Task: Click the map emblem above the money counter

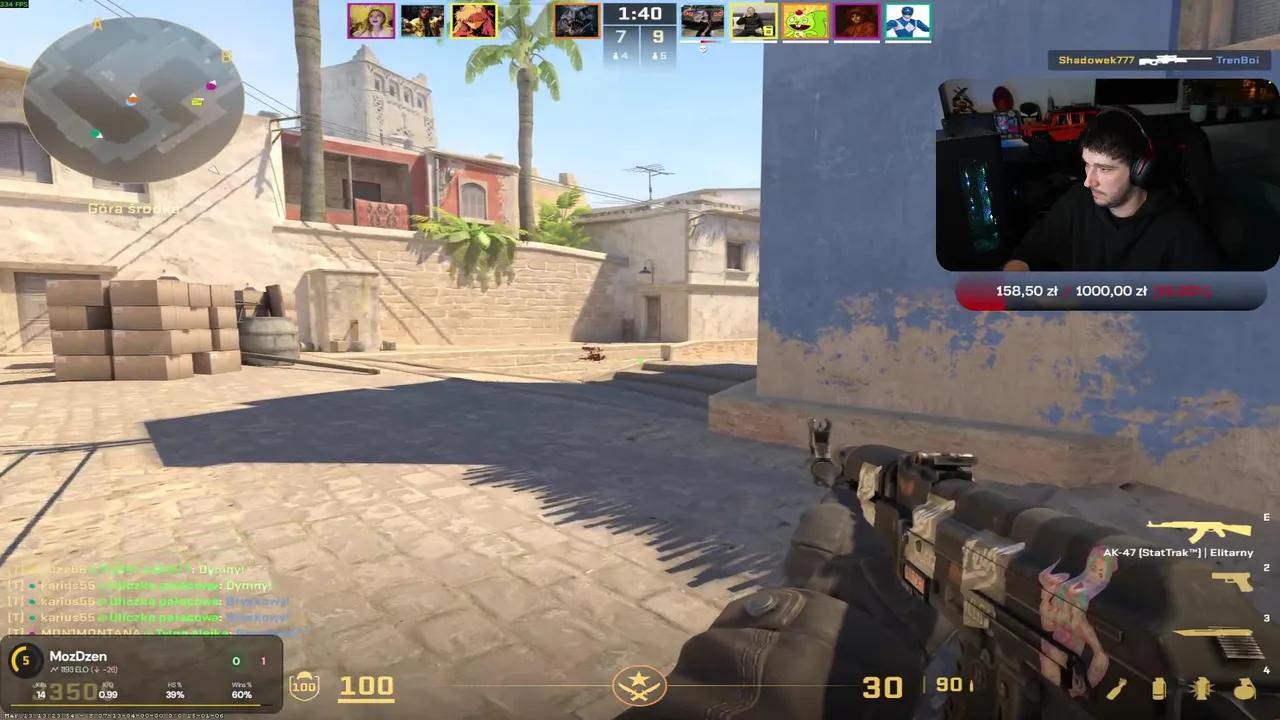Action: (x=639, y=685)
